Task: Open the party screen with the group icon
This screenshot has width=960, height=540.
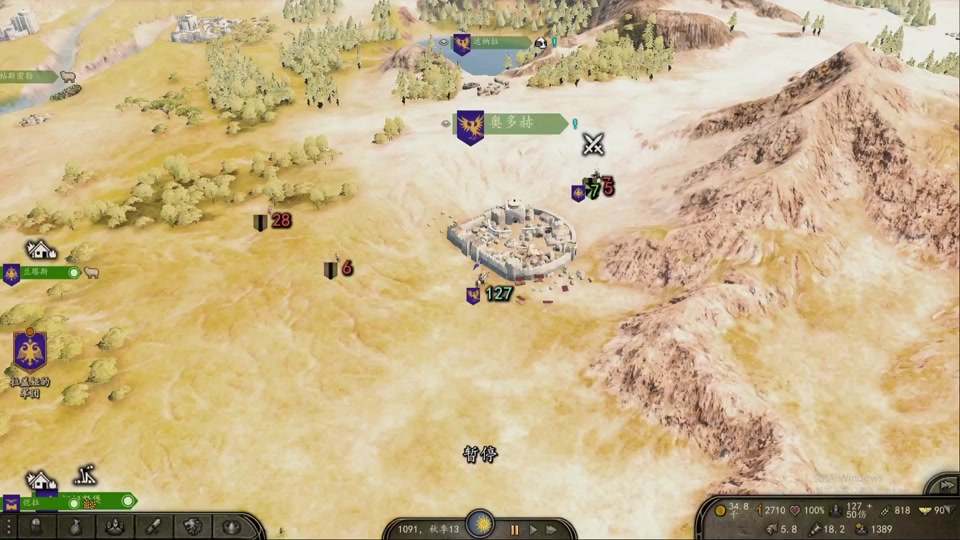Action: 115,526
